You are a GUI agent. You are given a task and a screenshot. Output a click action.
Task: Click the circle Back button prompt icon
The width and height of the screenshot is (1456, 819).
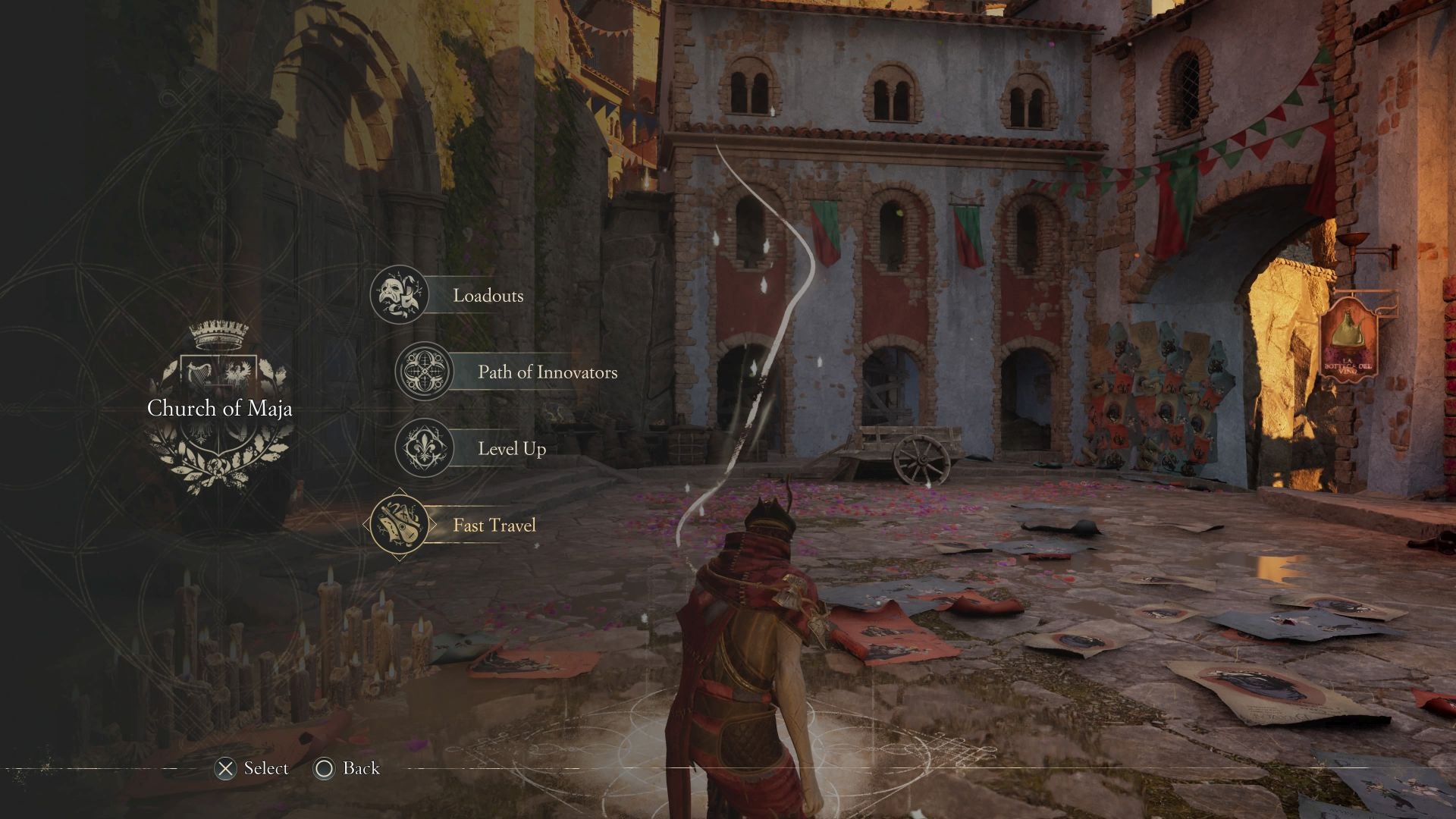[326, 768]
